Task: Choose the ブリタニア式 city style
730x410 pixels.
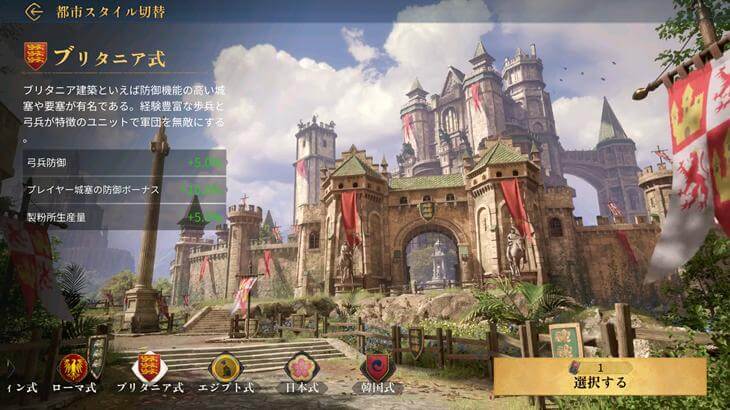Action: tap(149, 368)
